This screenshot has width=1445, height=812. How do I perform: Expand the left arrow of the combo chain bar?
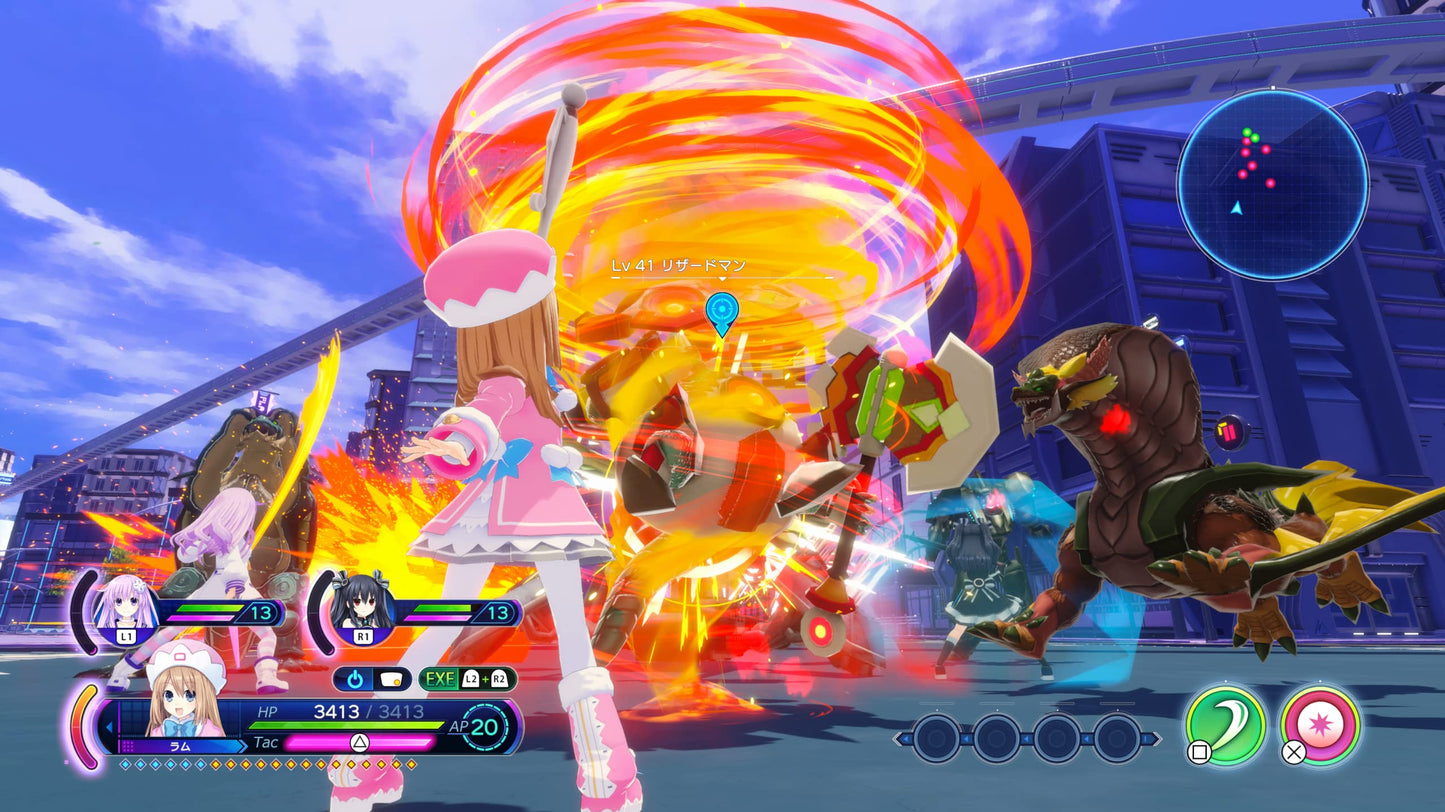click(x=900, y=738)
